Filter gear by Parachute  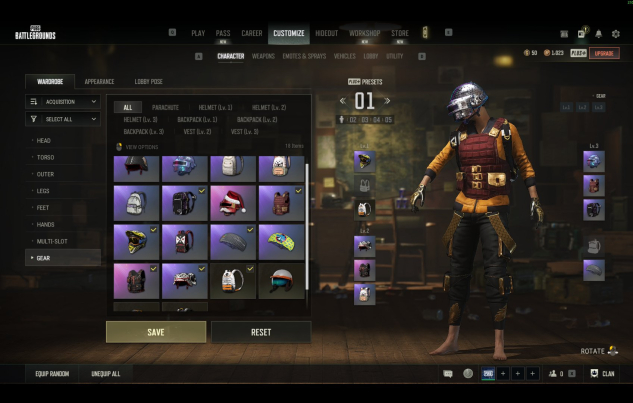click(x=166, y=107)
